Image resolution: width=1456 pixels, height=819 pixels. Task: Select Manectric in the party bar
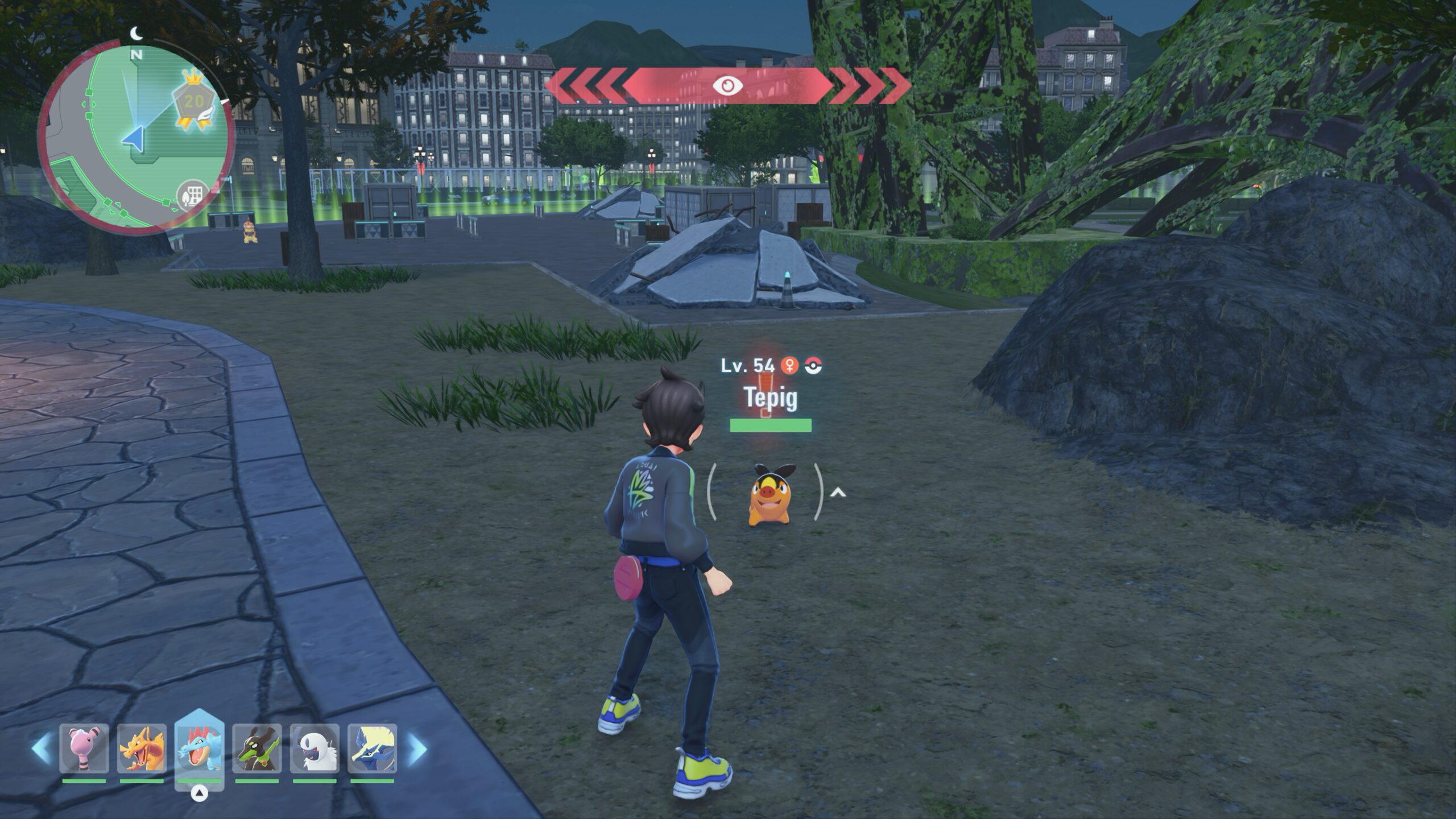(x=372, y=748)
